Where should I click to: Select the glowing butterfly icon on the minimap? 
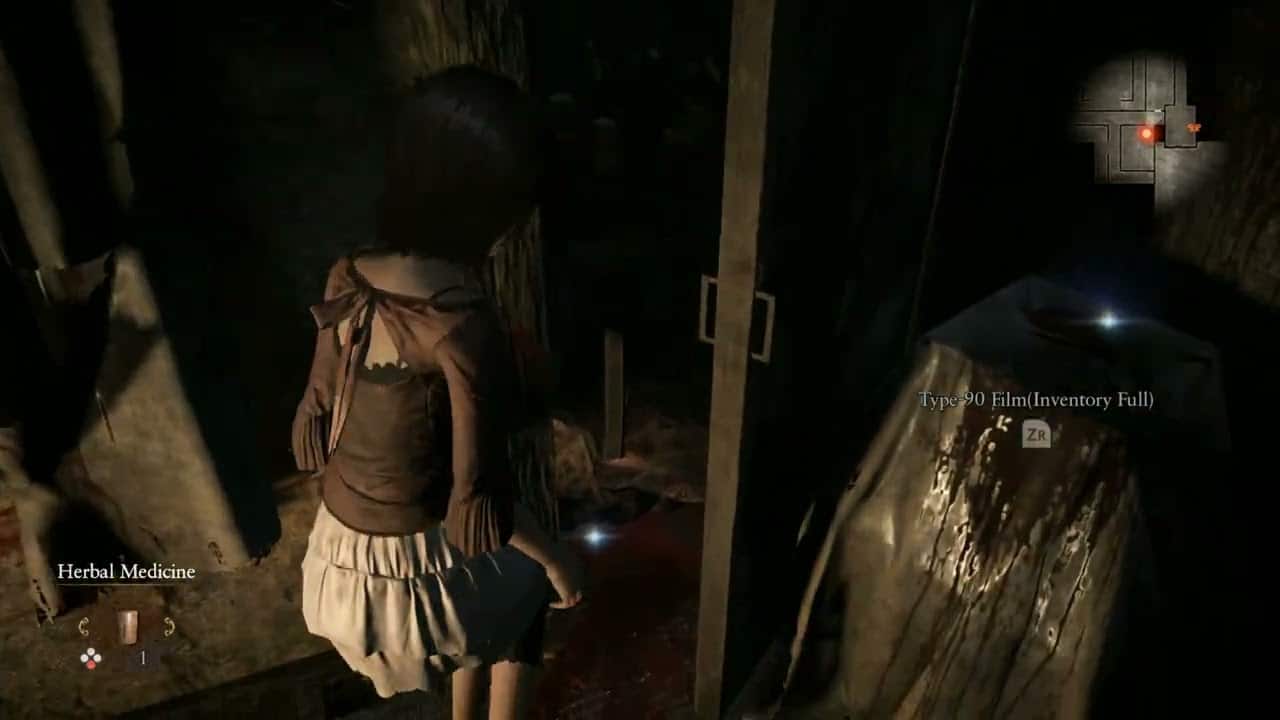(x=1194, y=128)
